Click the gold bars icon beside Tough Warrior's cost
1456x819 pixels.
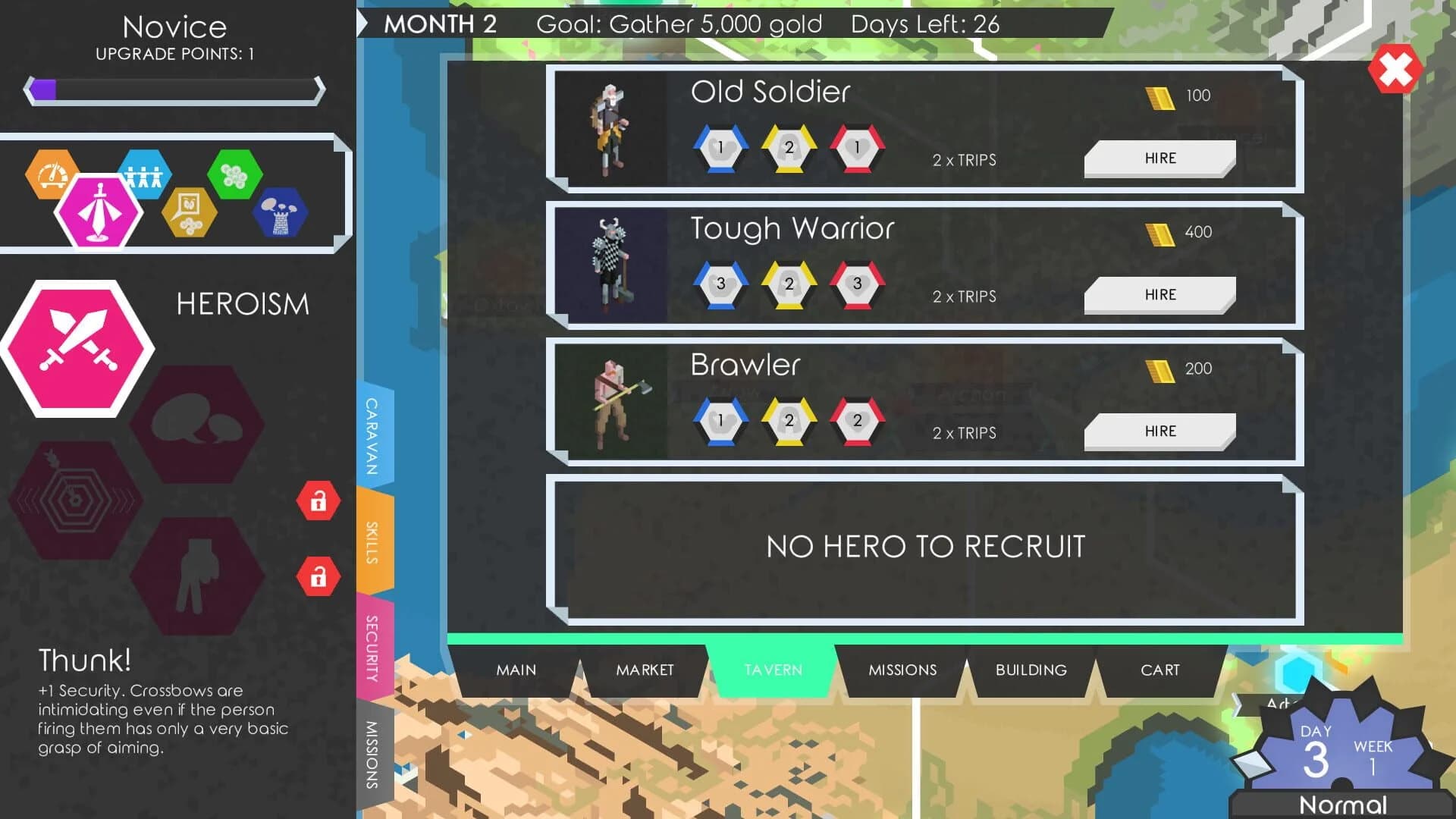pyautogui.click(x=1156, y=232)
